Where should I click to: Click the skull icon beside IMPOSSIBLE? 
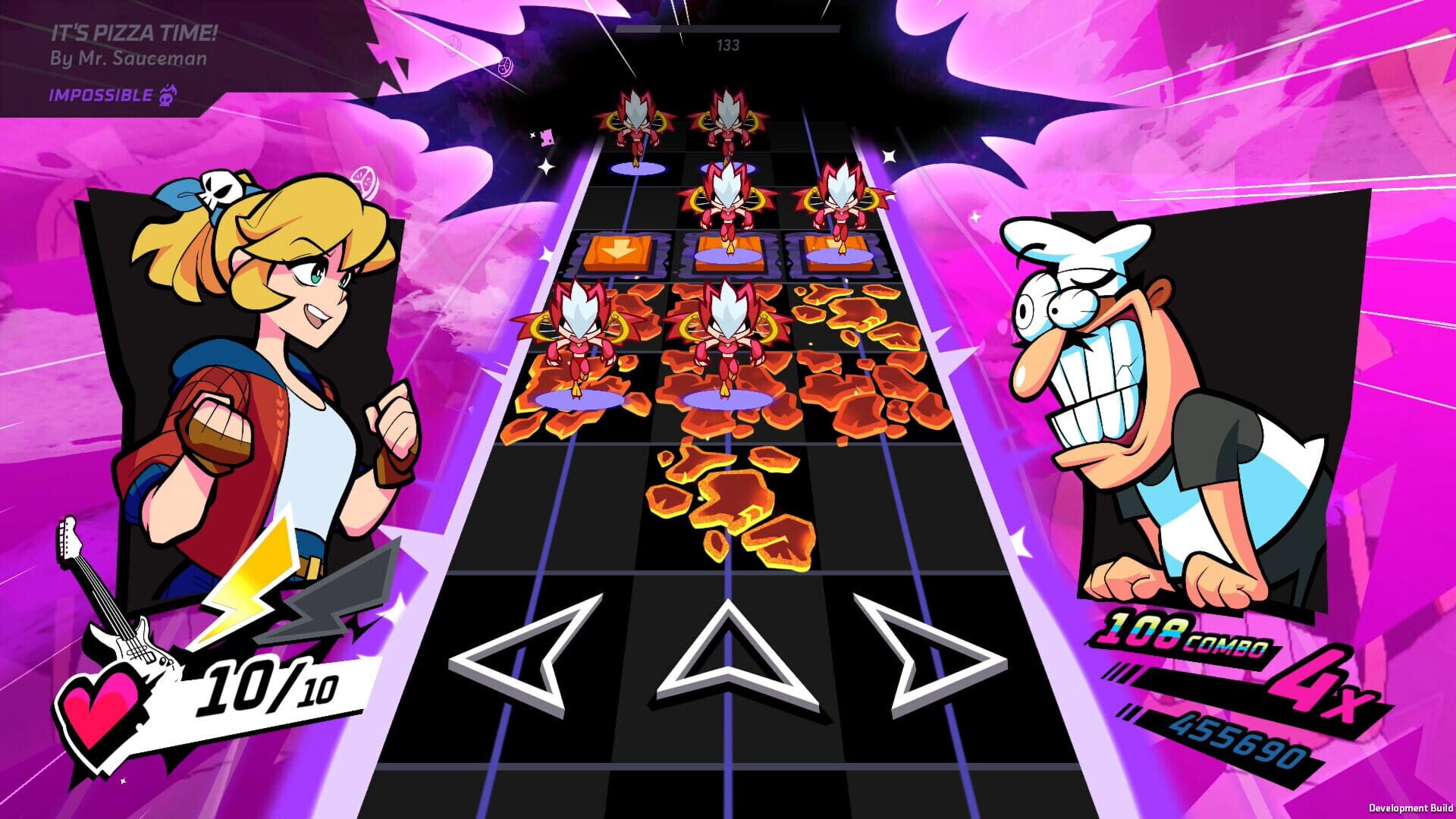[x=168, y=96]
